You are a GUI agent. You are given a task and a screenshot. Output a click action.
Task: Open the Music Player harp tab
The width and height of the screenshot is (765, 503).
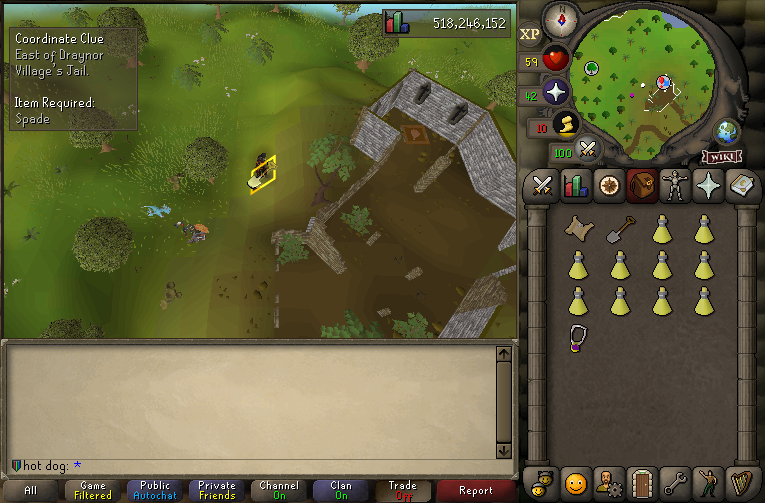[742, 481]
